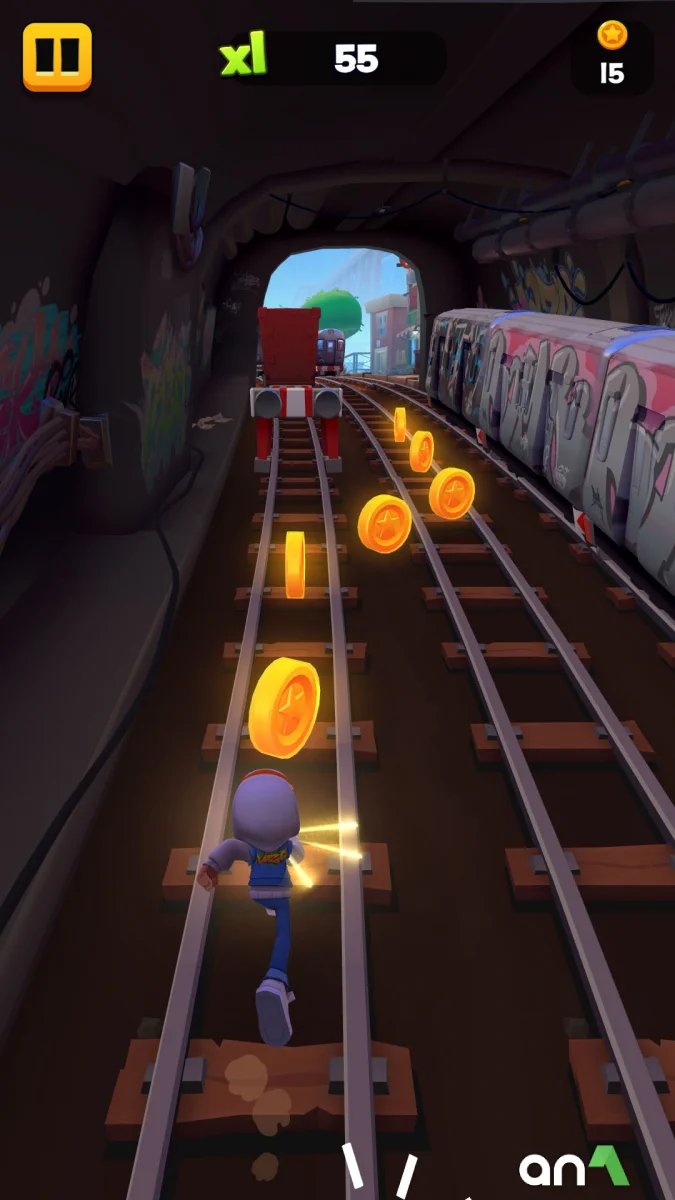
Task: Pause the game with the yellow button
Action: (57, 57)
